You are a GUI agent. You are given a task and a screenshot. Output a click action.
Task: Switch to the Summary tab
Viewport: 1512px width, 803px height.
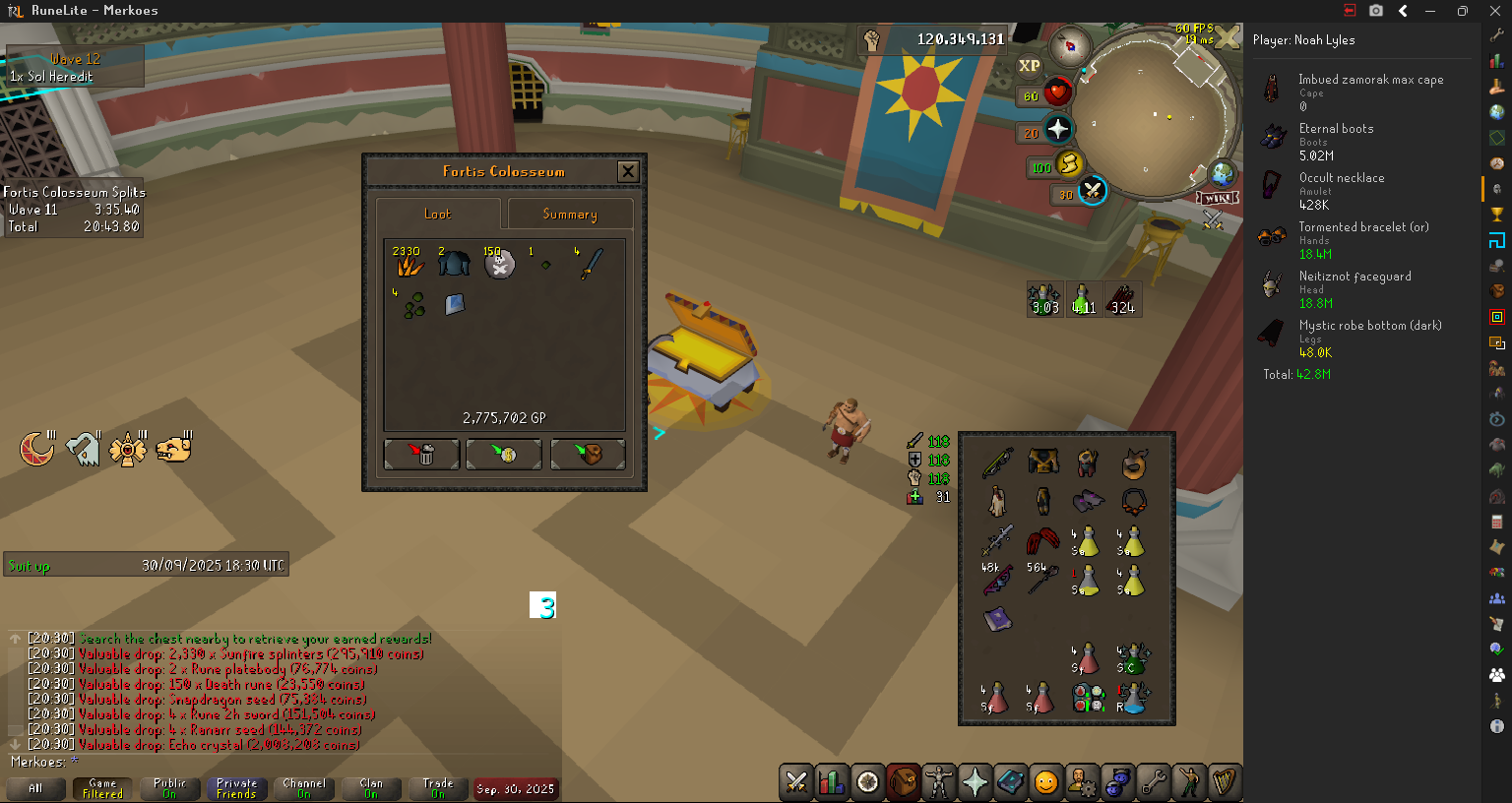tap(570, 214)
